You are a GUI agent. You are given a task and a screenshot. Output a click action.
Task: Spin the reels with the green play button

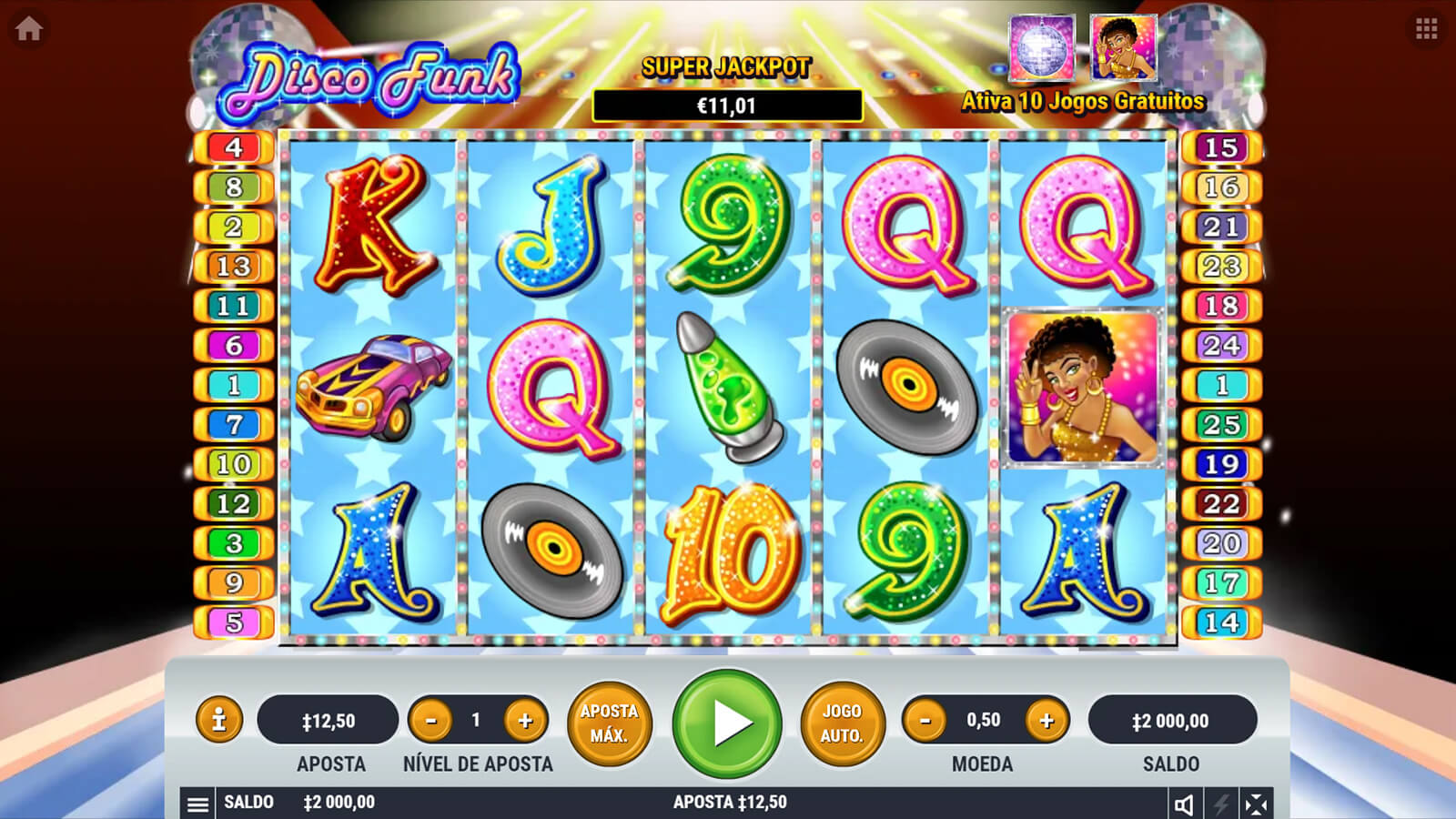(727, 723)
